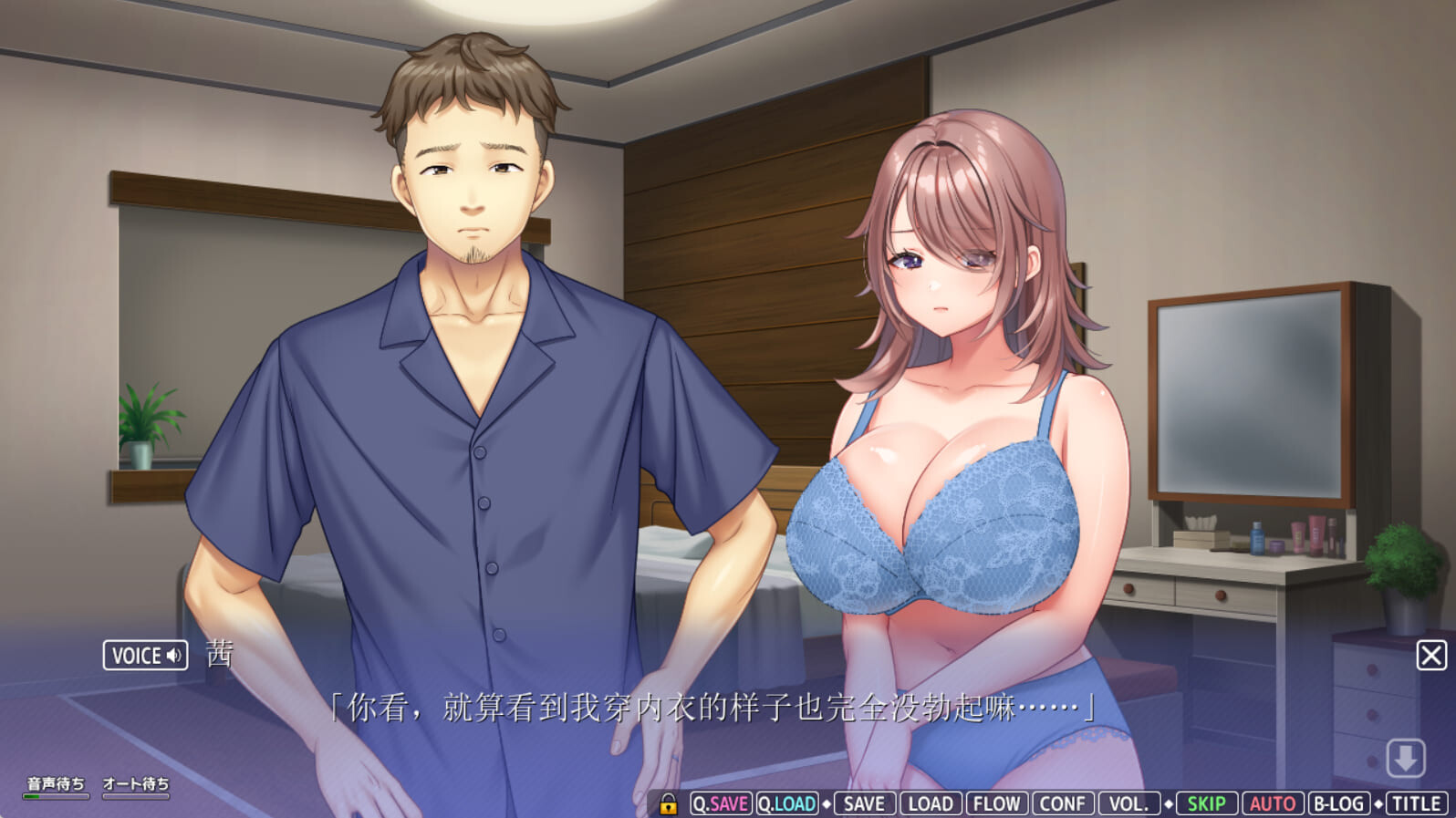Image resolution: width=1456 pixels, height=818 pixels.
Task: Enable AUTO read mode
Action: pos(1273,803)
